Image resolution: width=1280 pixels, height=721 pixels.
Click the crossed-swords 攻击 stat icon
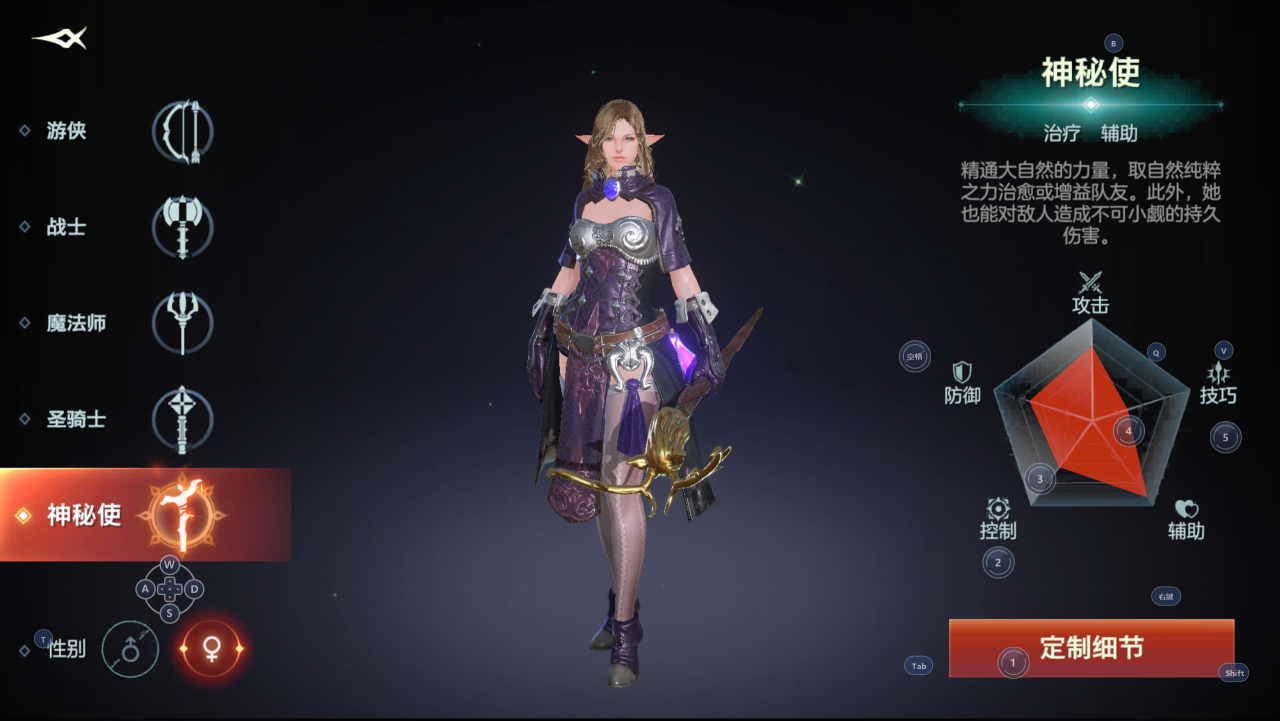tap(1091, 283)
